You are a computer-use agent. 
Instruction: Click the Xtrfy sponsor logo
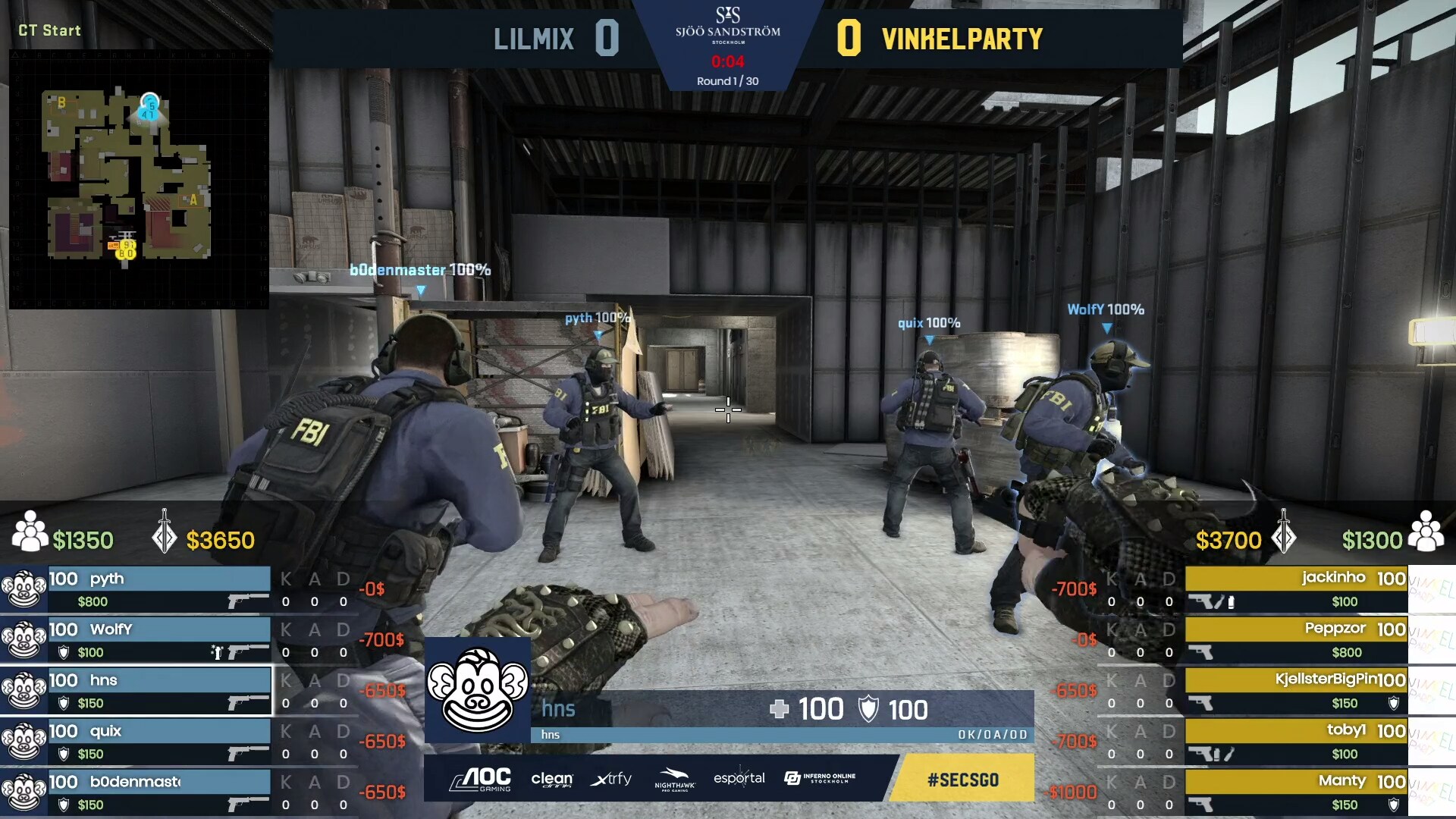click(x=610, y=779)
